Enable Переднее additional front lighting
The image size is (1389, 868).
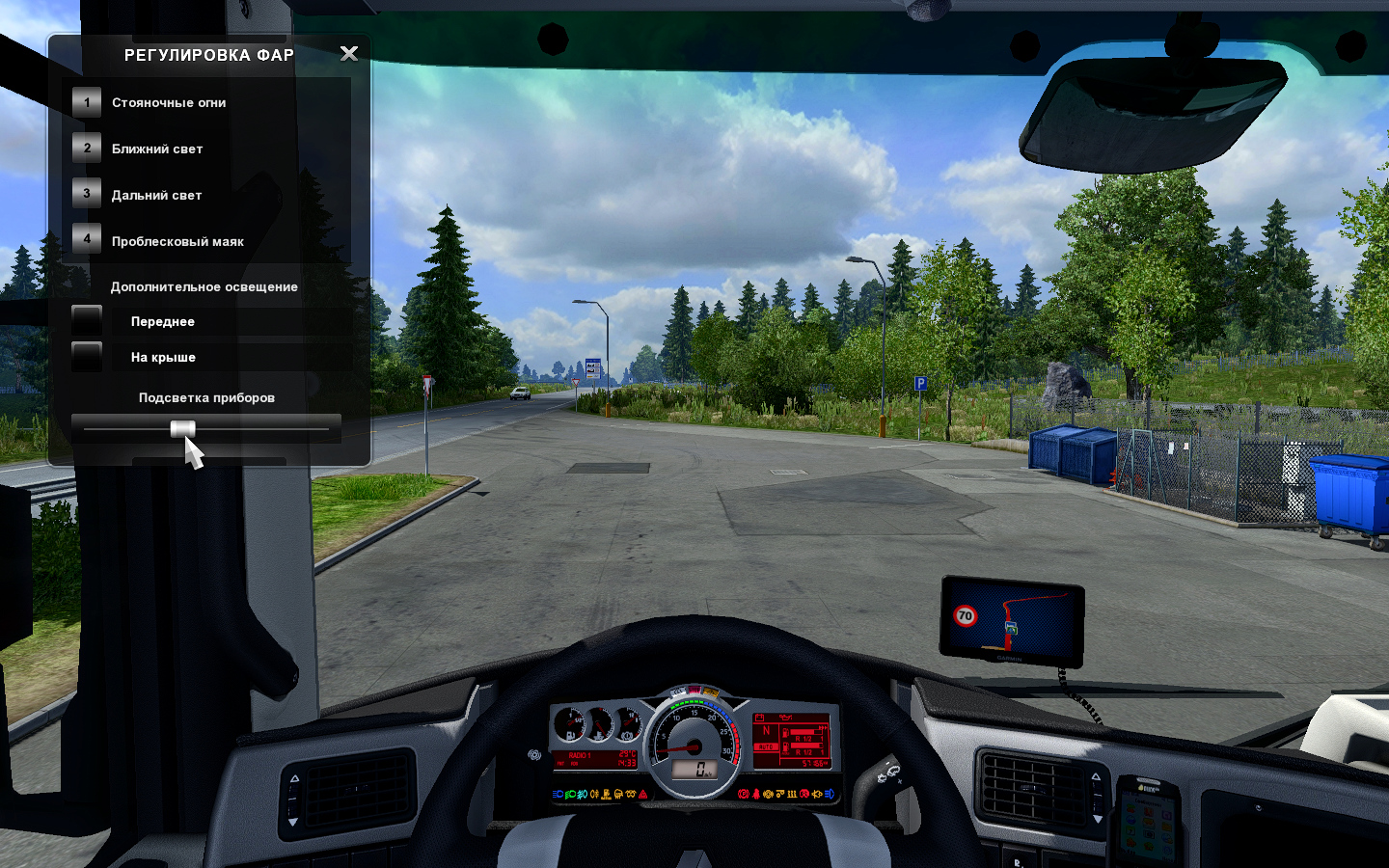(87, 321)
